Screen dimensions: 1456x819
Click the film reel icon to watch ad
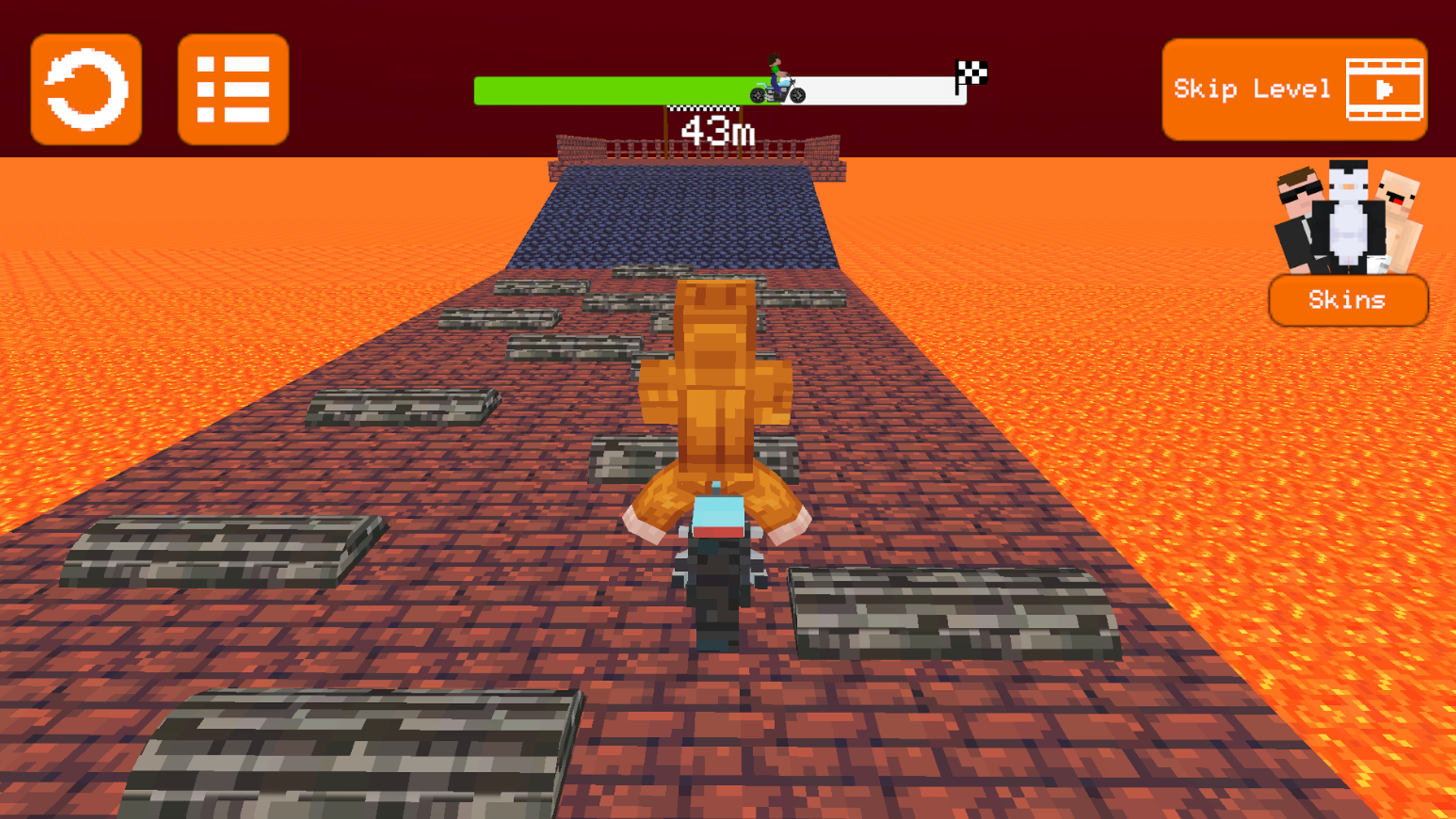click(1385, 89)
